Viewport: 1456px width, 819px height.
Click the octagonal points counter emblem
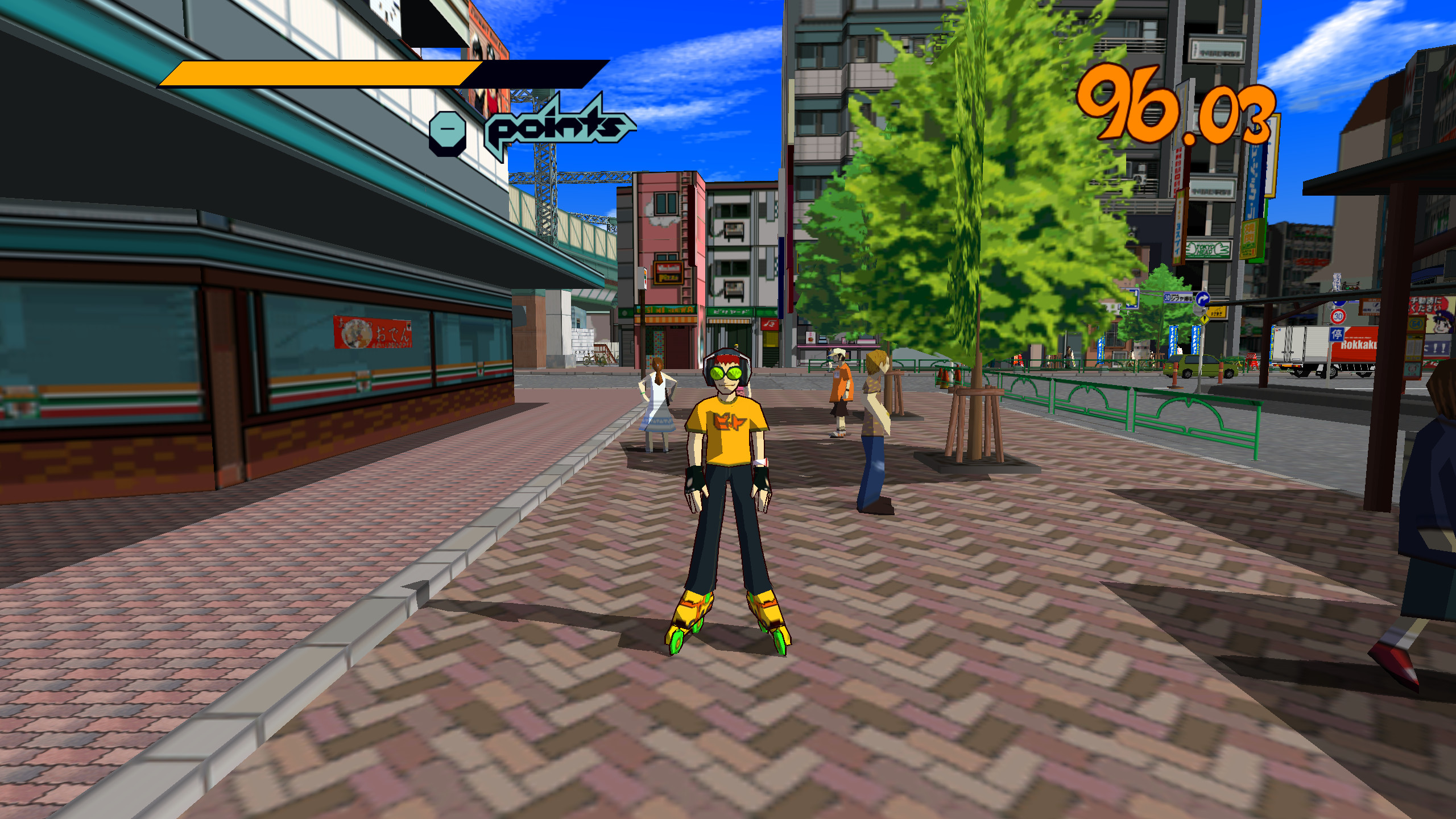(x=447, y=130)
